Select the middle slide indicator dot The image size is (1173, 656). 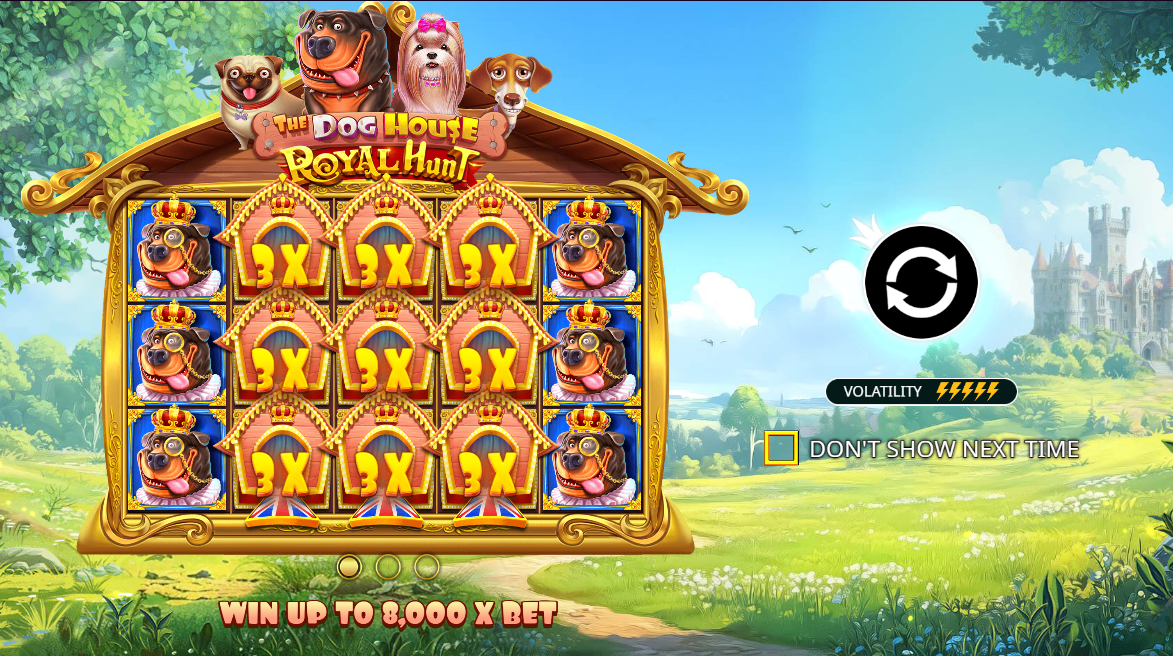388,567
